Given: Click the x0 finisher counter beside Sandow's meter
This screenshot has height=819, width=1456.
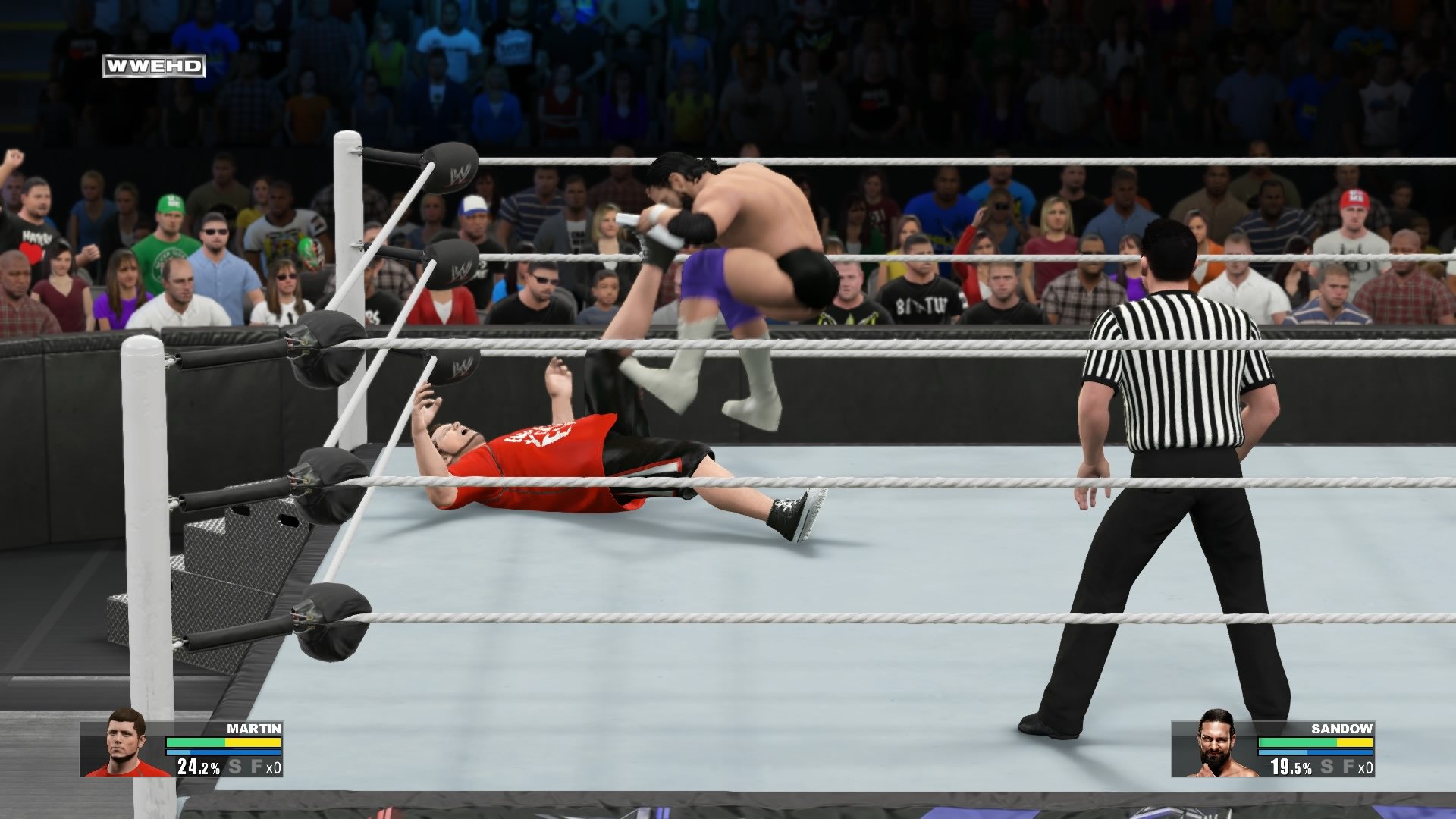Looking at the screenshot, I should click(1367, 767).
